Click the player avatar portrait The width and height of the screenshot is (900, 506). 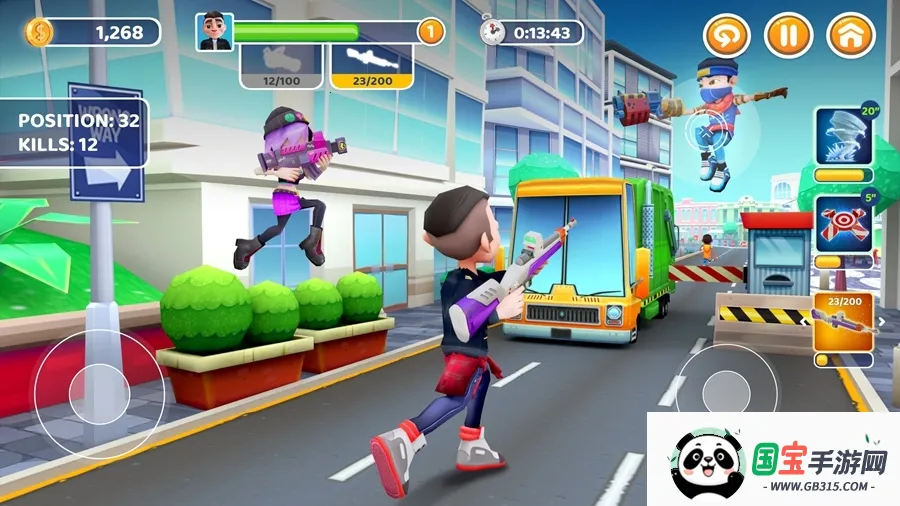point(213,32)
